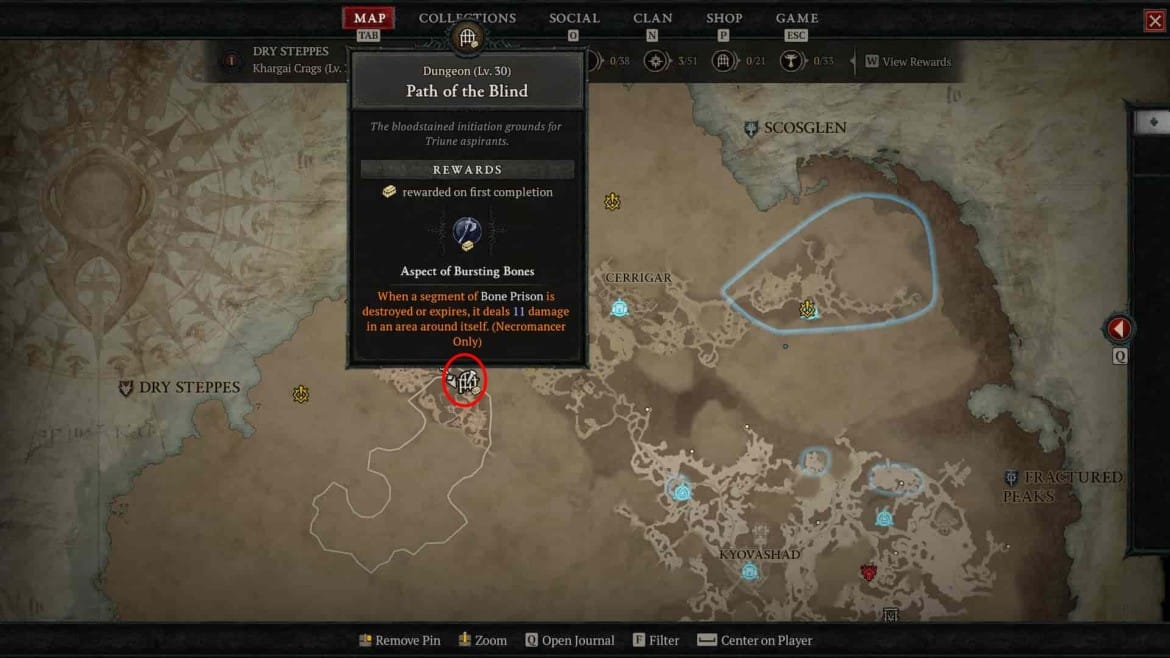Expand the side panel using red arrow button
Image resolution: width=1170 pixels, height=658 pixels.
[1119, 328]
